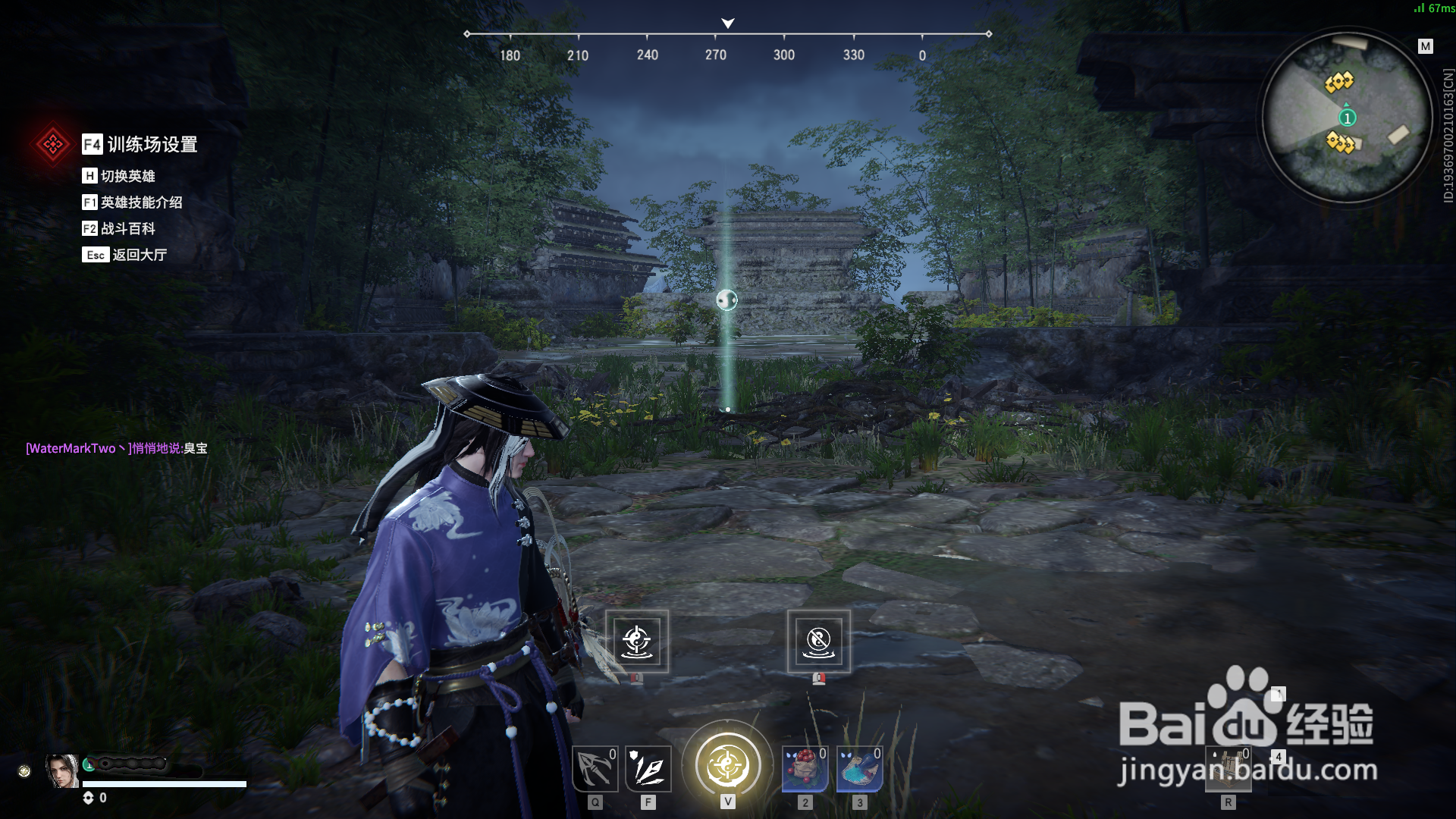
Task: Activate the throwing darts skill icon
Action: (648, 769)
